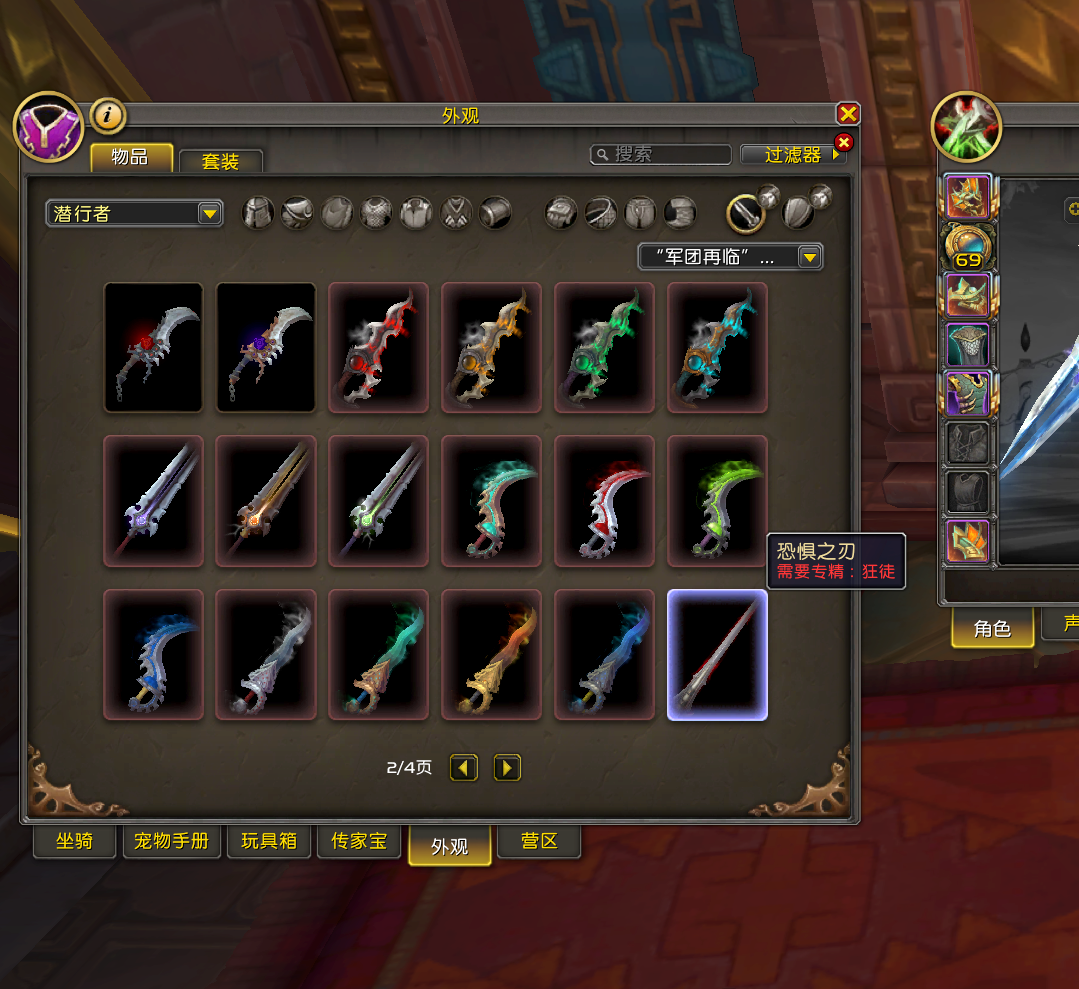Go to the next appearance page
This screenshot has height=989, width=1079.
508,768
